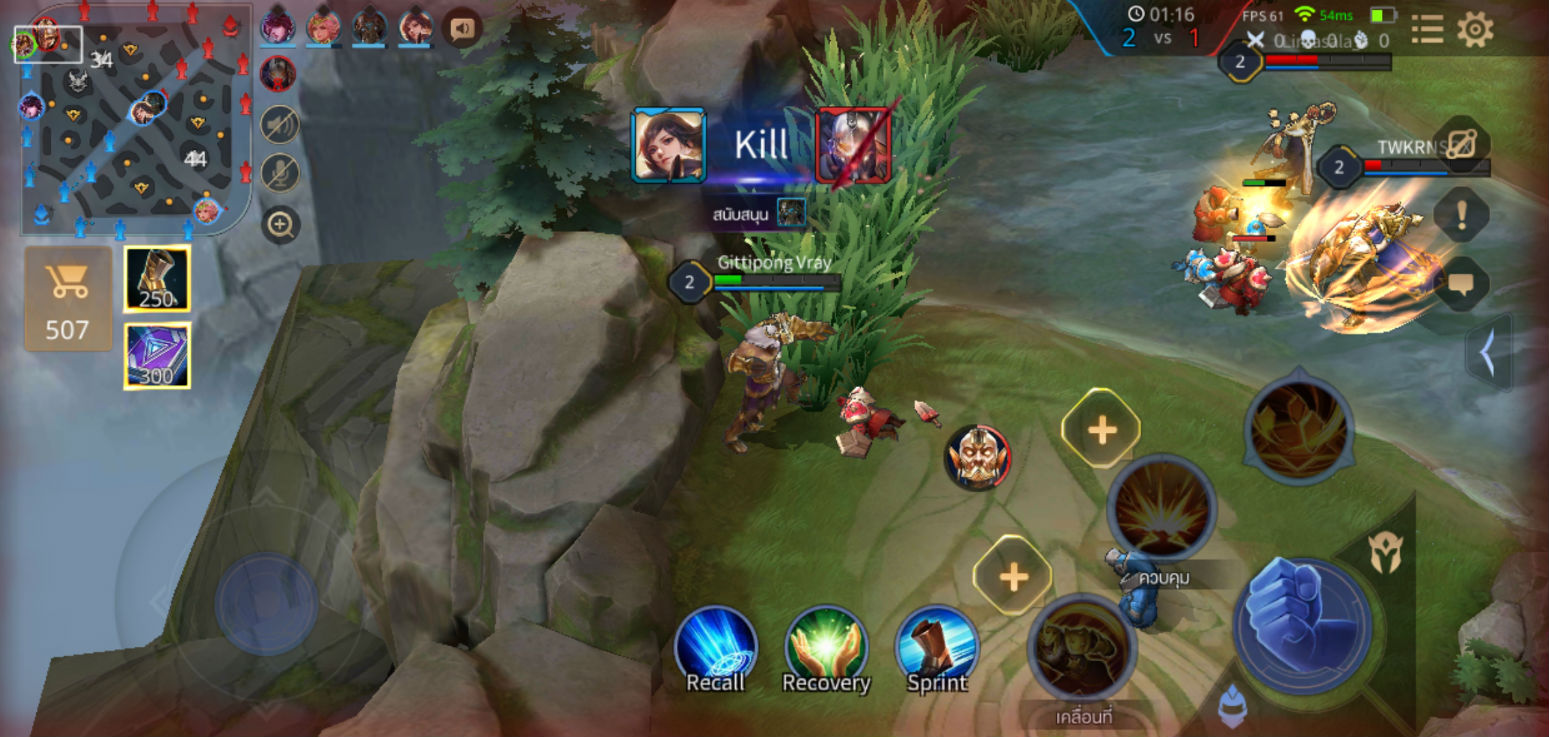Toggle the muted microphone icon
Screen dimensions: 1549x737
(281, 174)
